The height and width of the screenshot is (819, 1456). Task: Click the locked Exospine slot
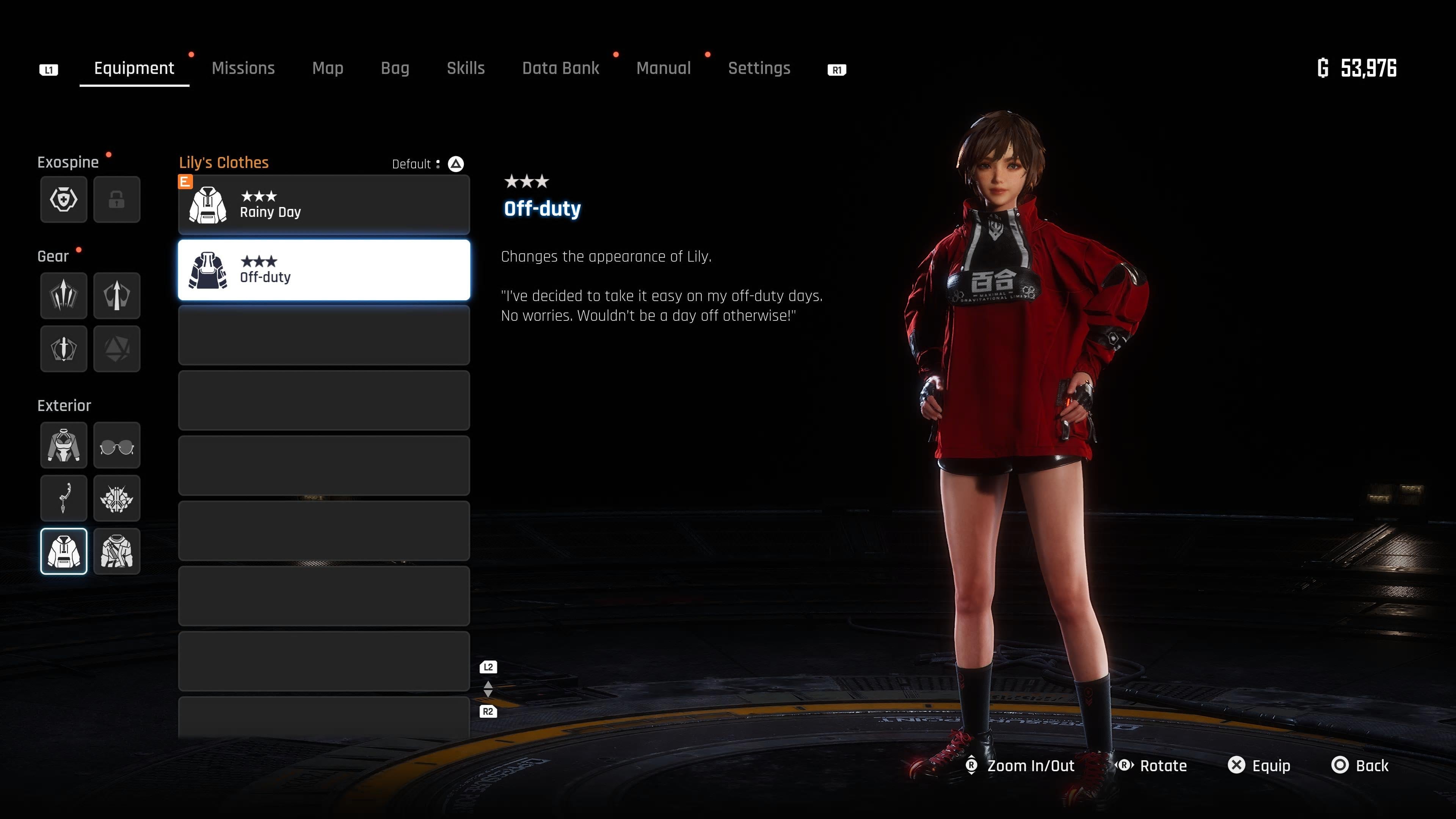(116, 199)
